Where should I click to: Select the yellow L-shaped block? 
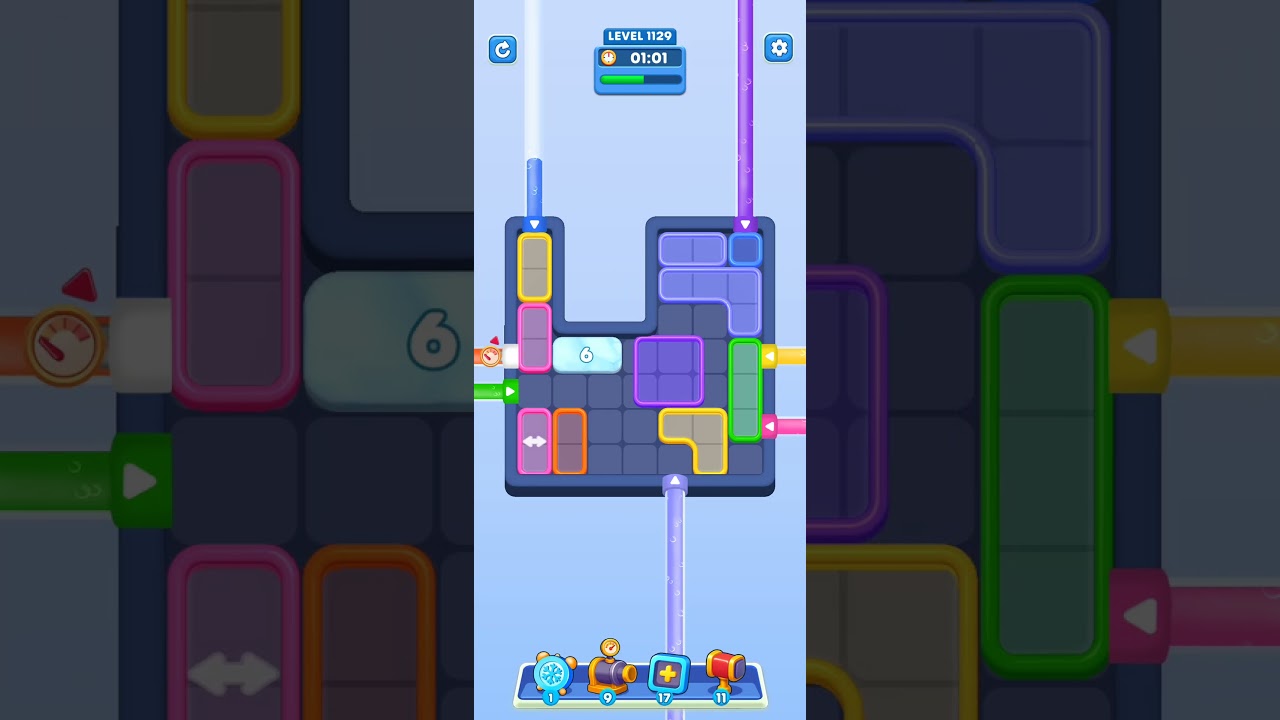point(695,440)
